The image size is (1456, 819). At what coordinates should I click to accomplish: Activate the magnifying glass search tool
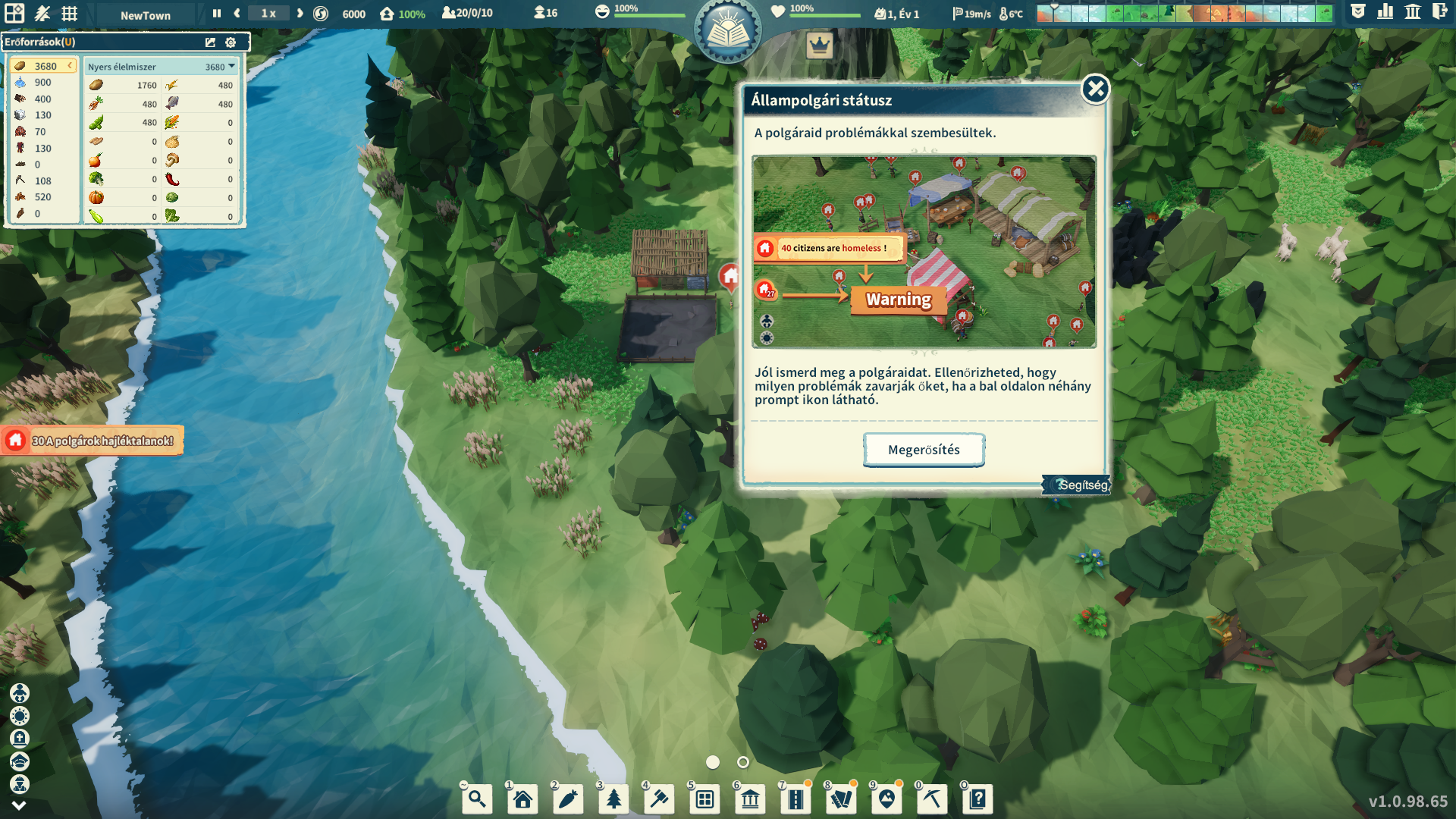tap(477, 799)
